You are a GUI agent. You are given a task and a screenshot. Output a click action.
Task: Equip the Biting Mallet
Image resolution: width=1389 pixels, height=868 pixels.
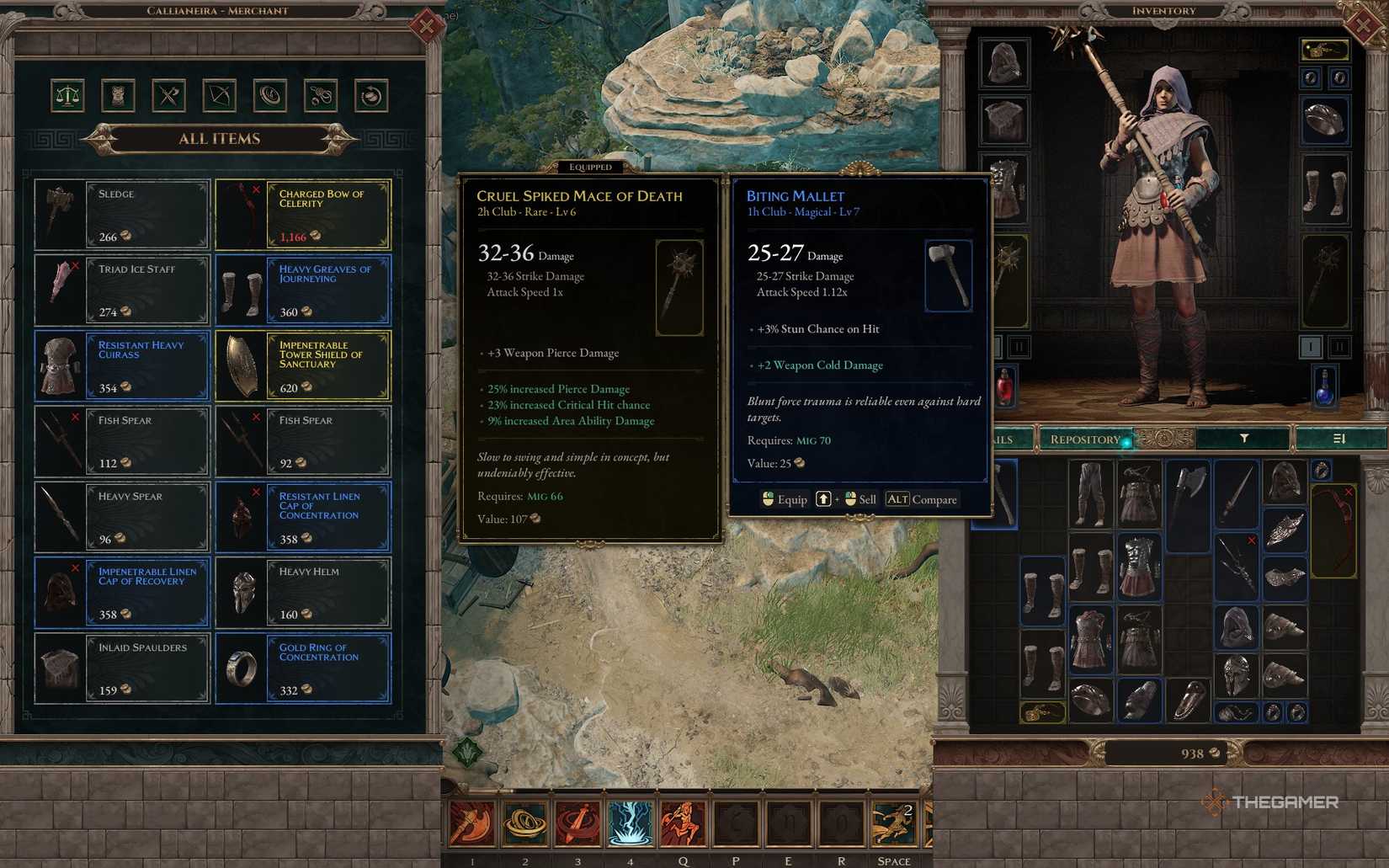click(x=785, y=499)
